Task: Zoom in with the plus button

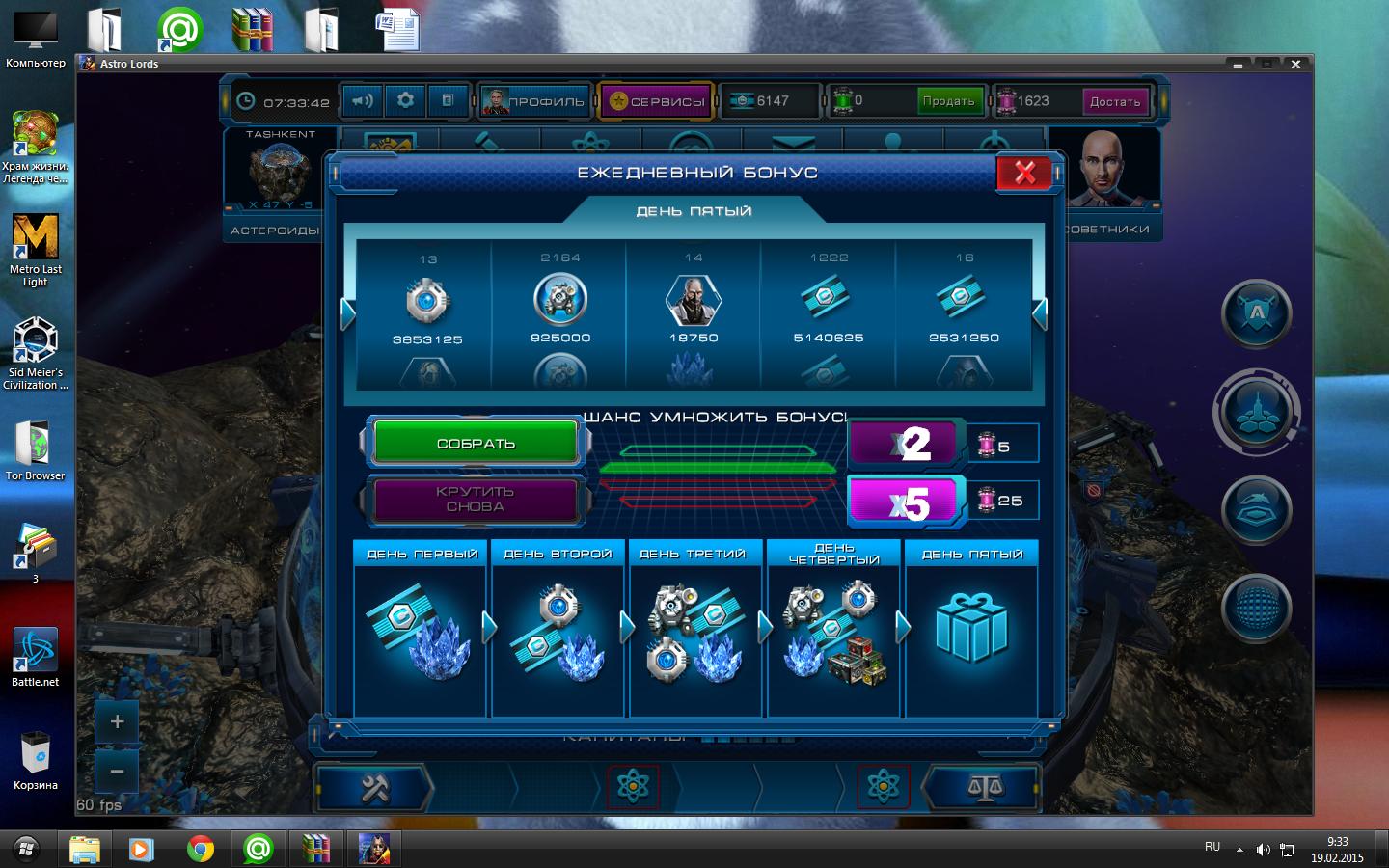Action: 118,721
